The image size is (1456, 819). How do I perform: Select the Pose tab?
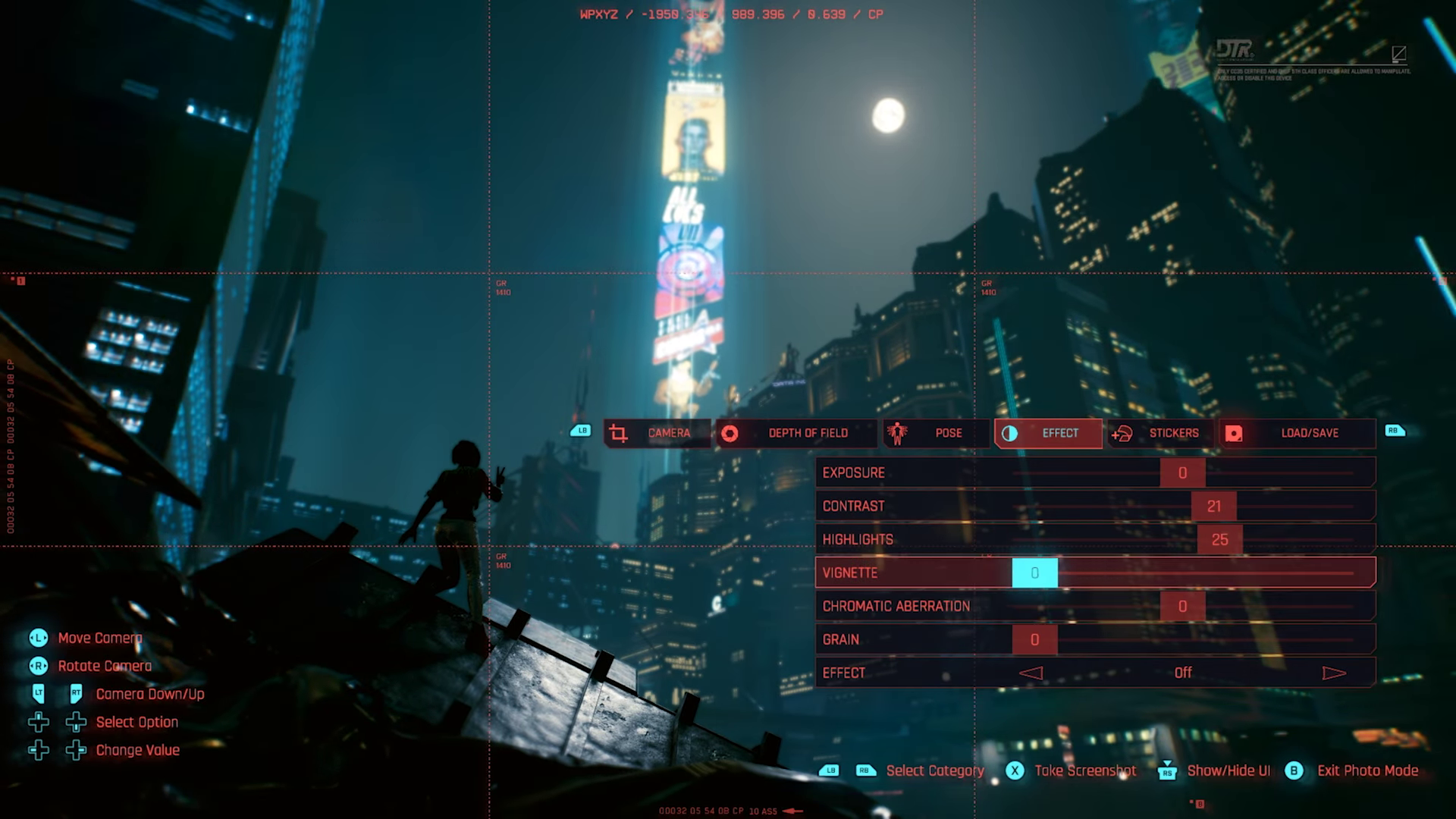[x=936, y=433]
